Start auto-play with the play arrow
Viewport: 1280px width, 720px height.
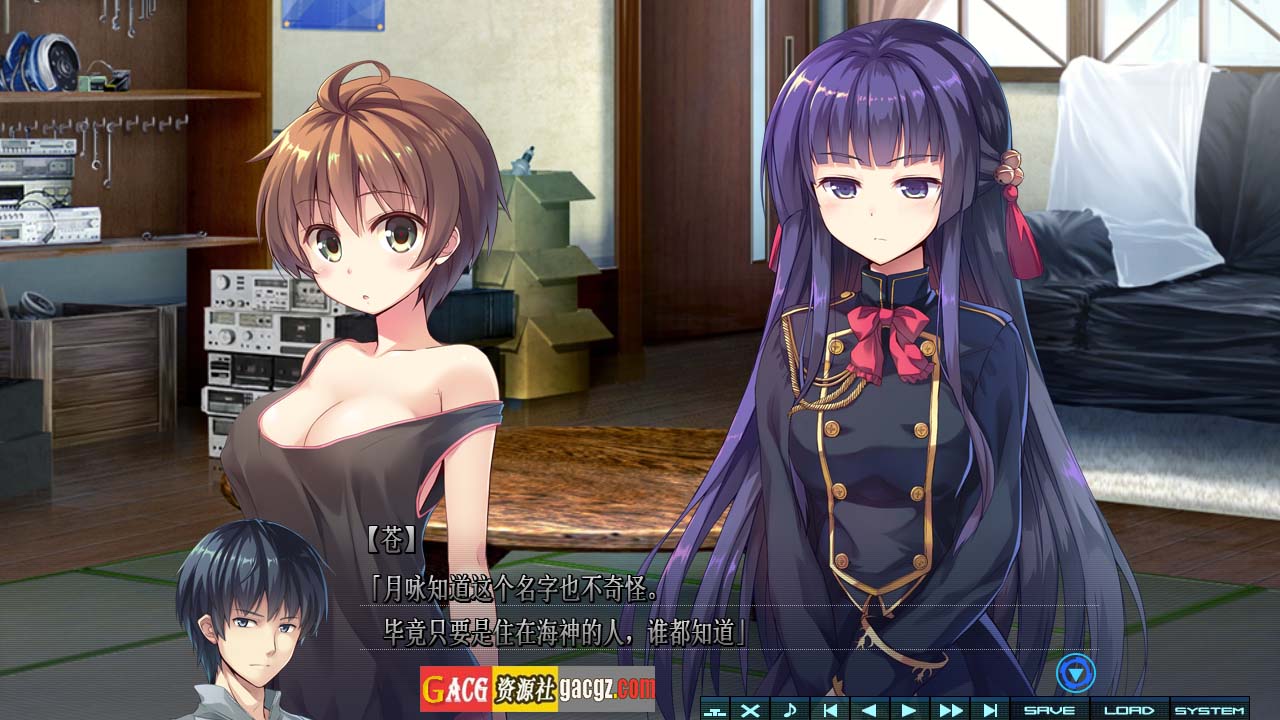pos(908,710)
